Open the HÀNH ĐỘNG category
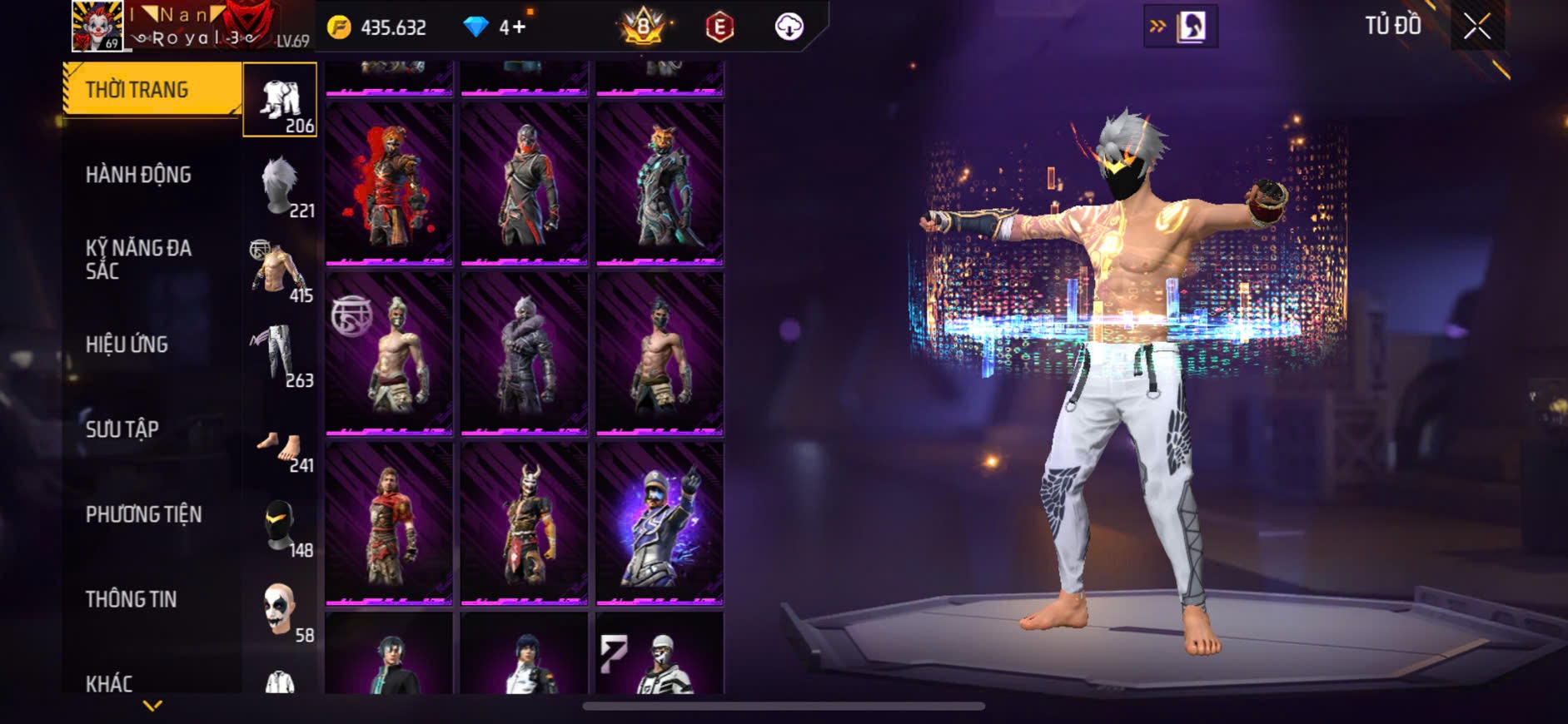 coord(139,175)
